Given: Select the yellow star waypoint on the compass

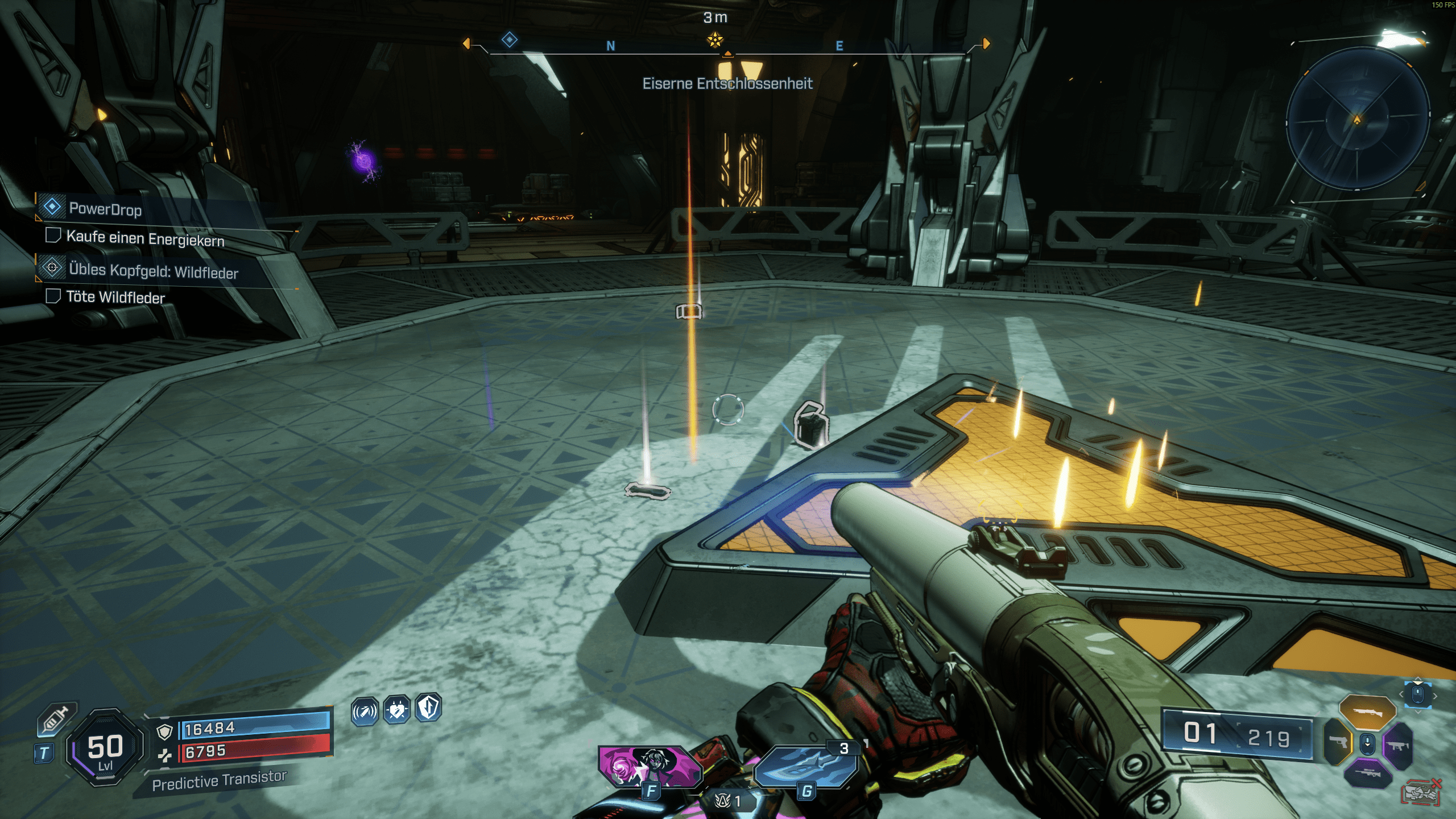Looking at the screenshot, I should (x=715, y=40).
